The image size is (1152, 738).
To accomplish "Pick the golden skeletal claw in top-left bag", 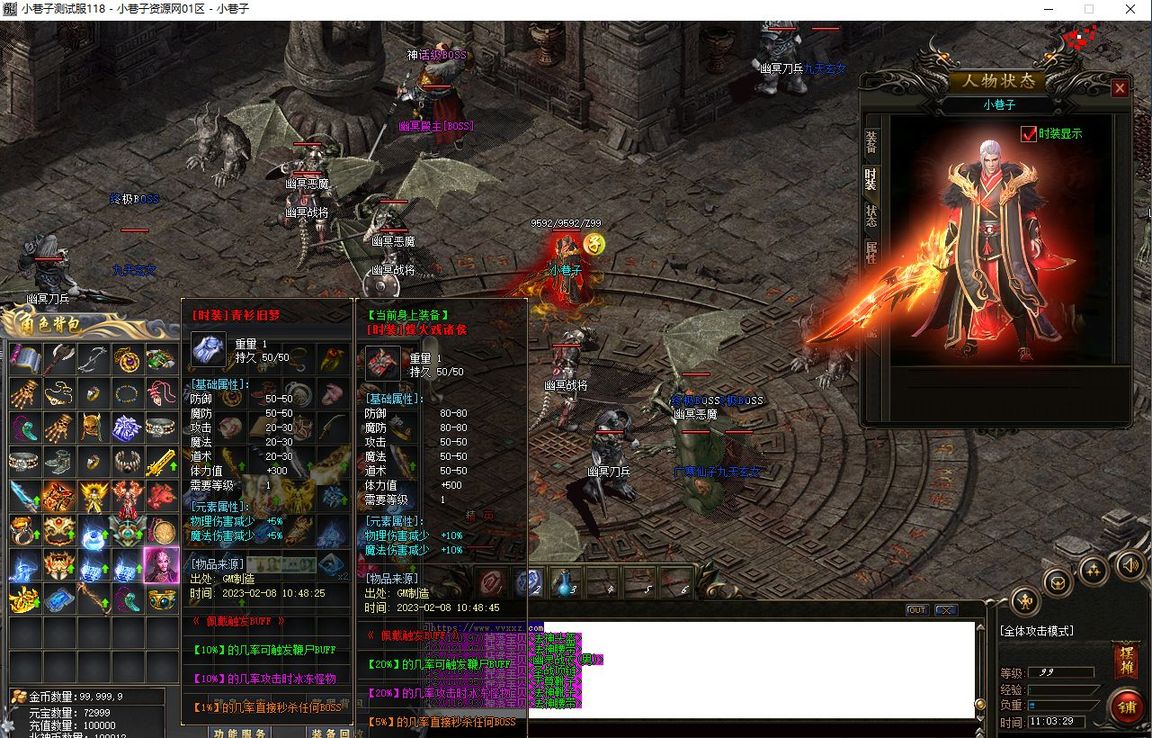I will pyautogui.click(x=24, y=393).
